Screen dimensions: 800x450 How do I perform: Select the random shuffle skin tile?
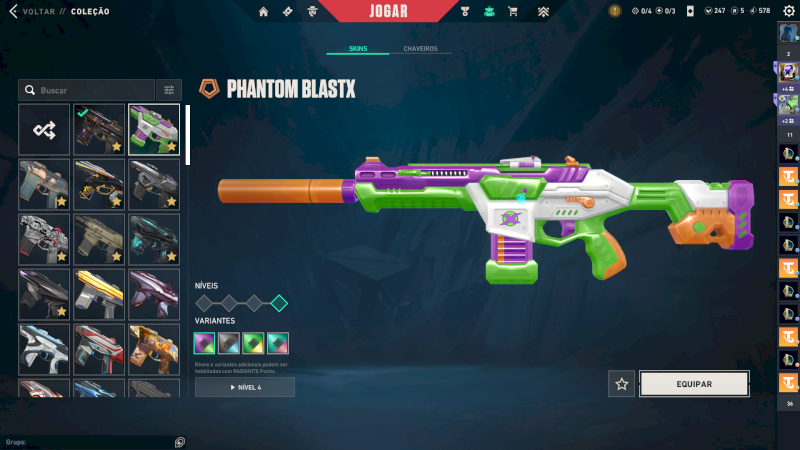pos(44,130)
